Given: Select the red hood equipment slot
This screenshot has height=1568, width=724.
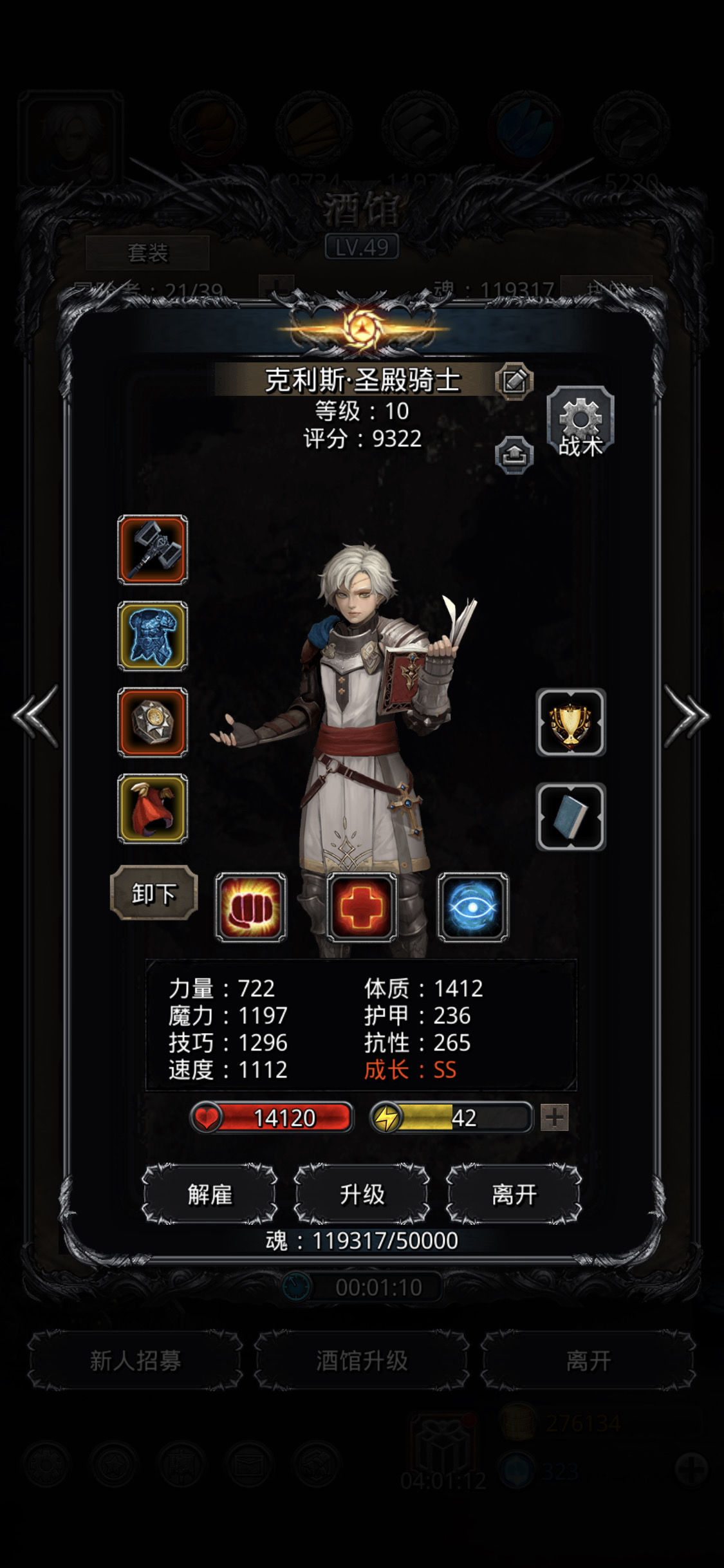Looking at the screenshot, I should (x=153, y=808).
